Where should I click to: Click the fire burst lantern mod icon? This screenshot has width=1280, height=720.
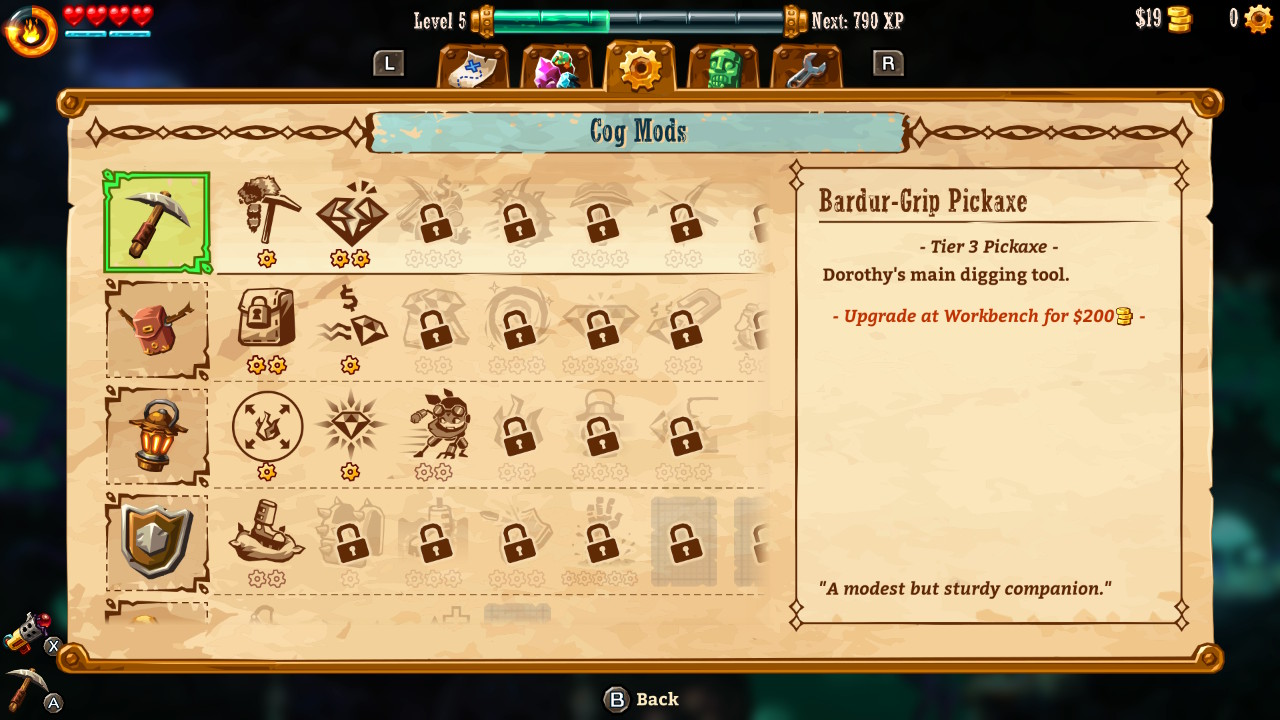click(x=265, y=427)
